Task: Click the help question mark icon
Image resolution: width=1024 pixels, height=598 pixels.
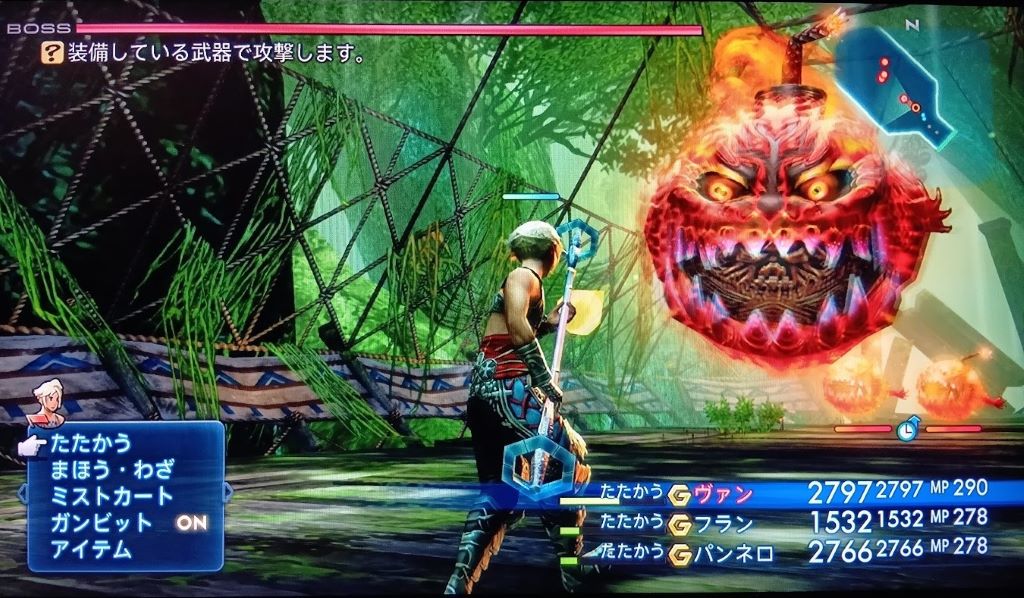Action: click(53, 52)
